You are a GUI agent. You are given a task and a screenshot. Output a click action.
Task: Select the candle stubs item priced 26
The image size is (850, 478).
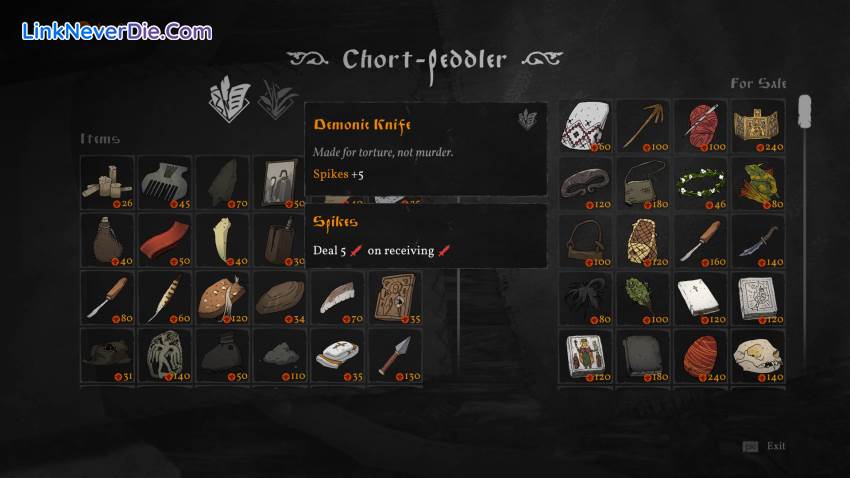[x=107, y=182]
